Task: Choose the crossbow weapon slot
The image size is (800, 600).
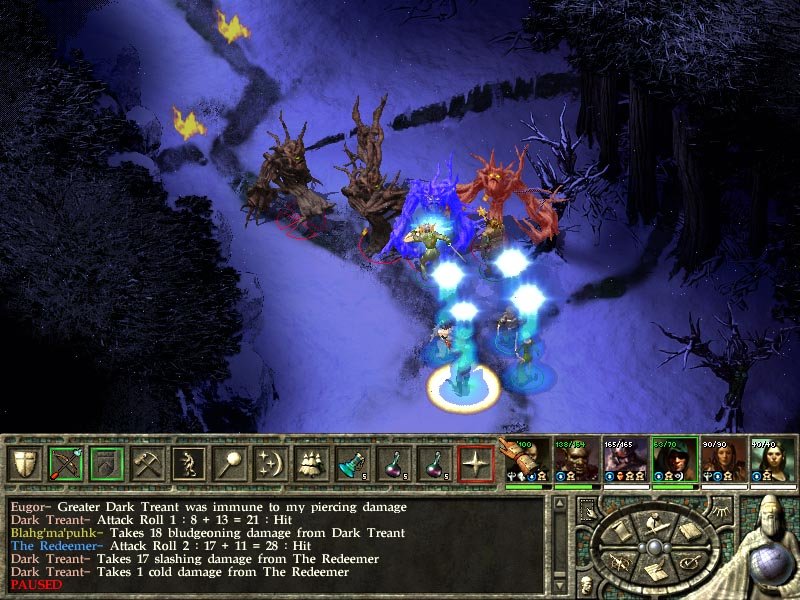Action: point(65,464)
